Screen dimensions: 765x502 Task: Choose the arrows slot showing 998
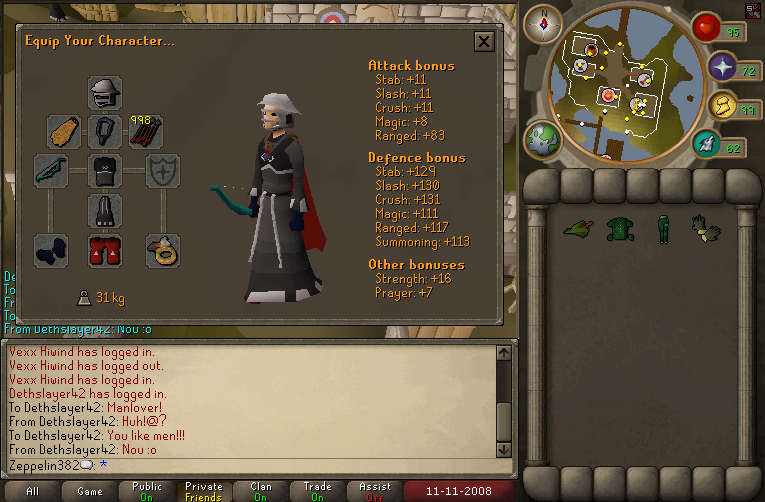pyautogui.click(x=146, y=131)
